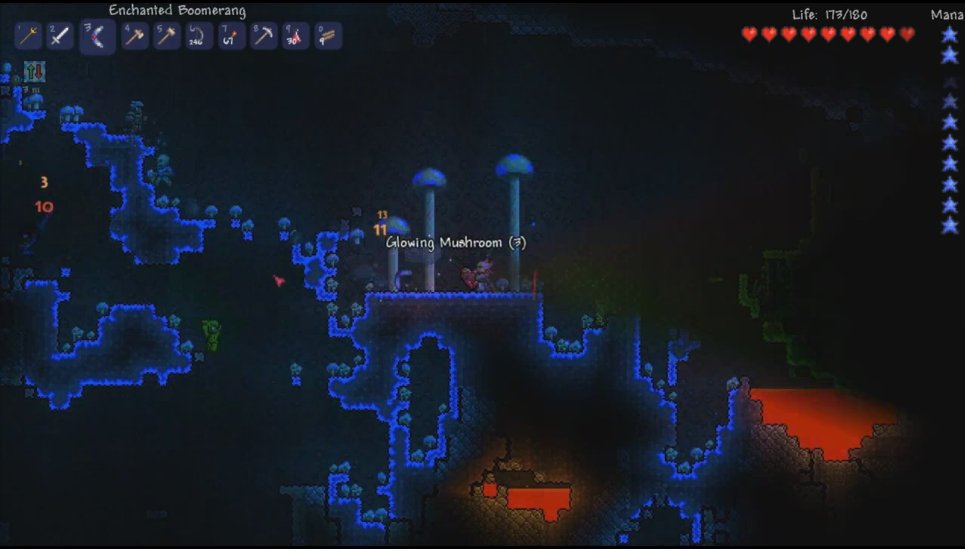Switch to the pickaxe in slot 8
The width and height of the screenshot is (965, 549).
click(262, 37)
